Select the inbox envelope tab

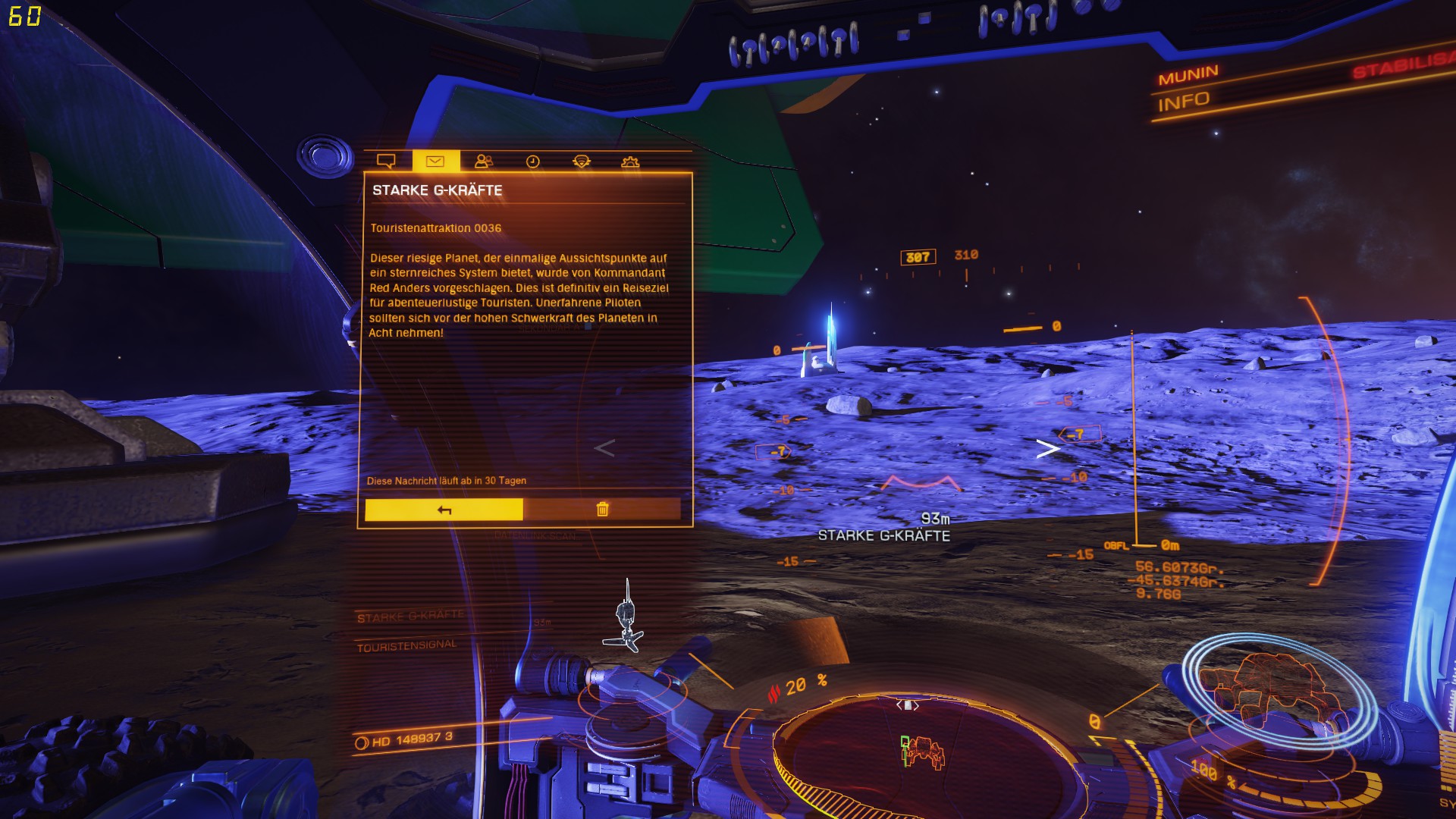point(435,161)
